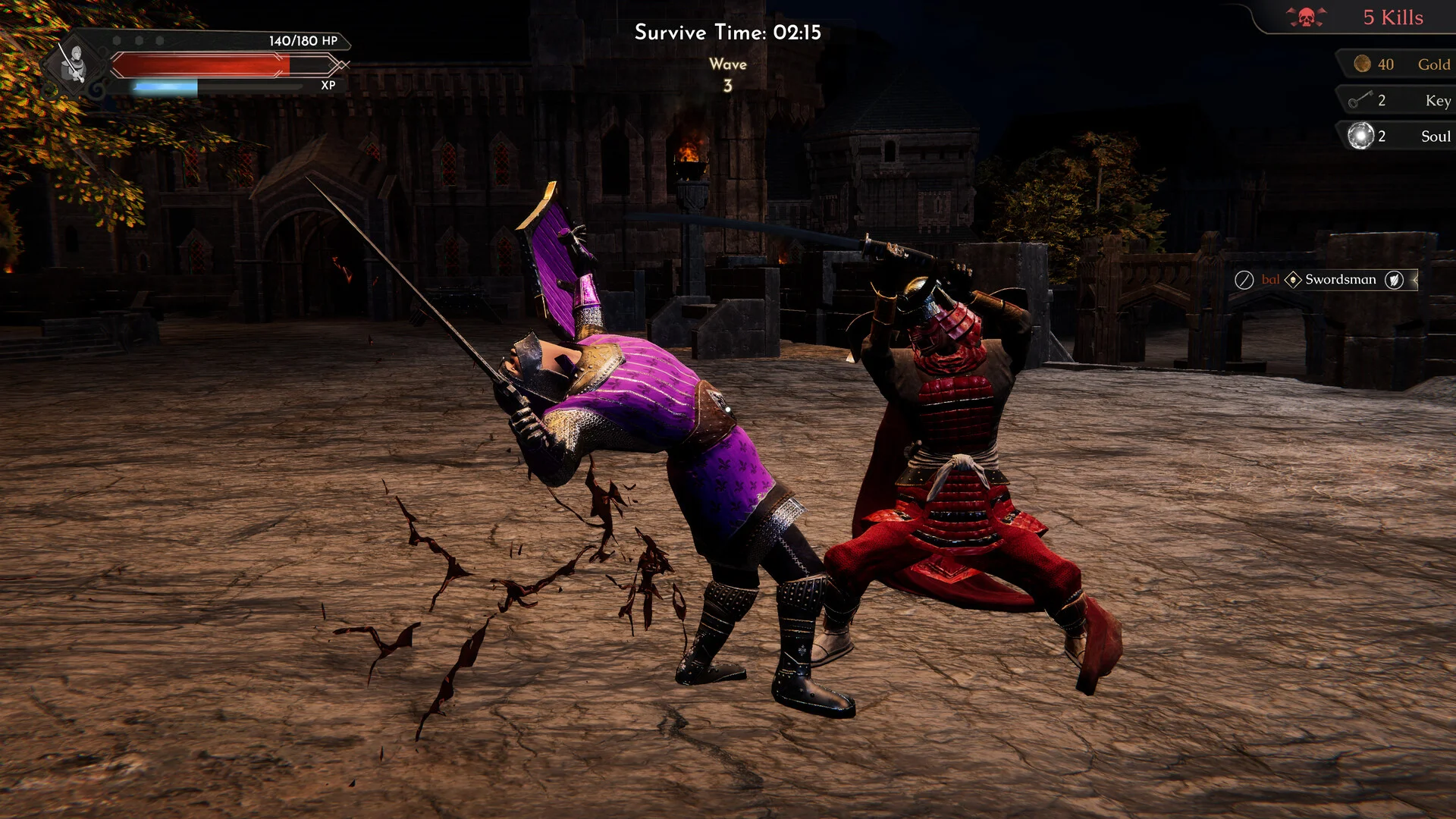The image size is (1456, 819).
Task: Click the swordsman character portrait
Action: tap(74, 63)
